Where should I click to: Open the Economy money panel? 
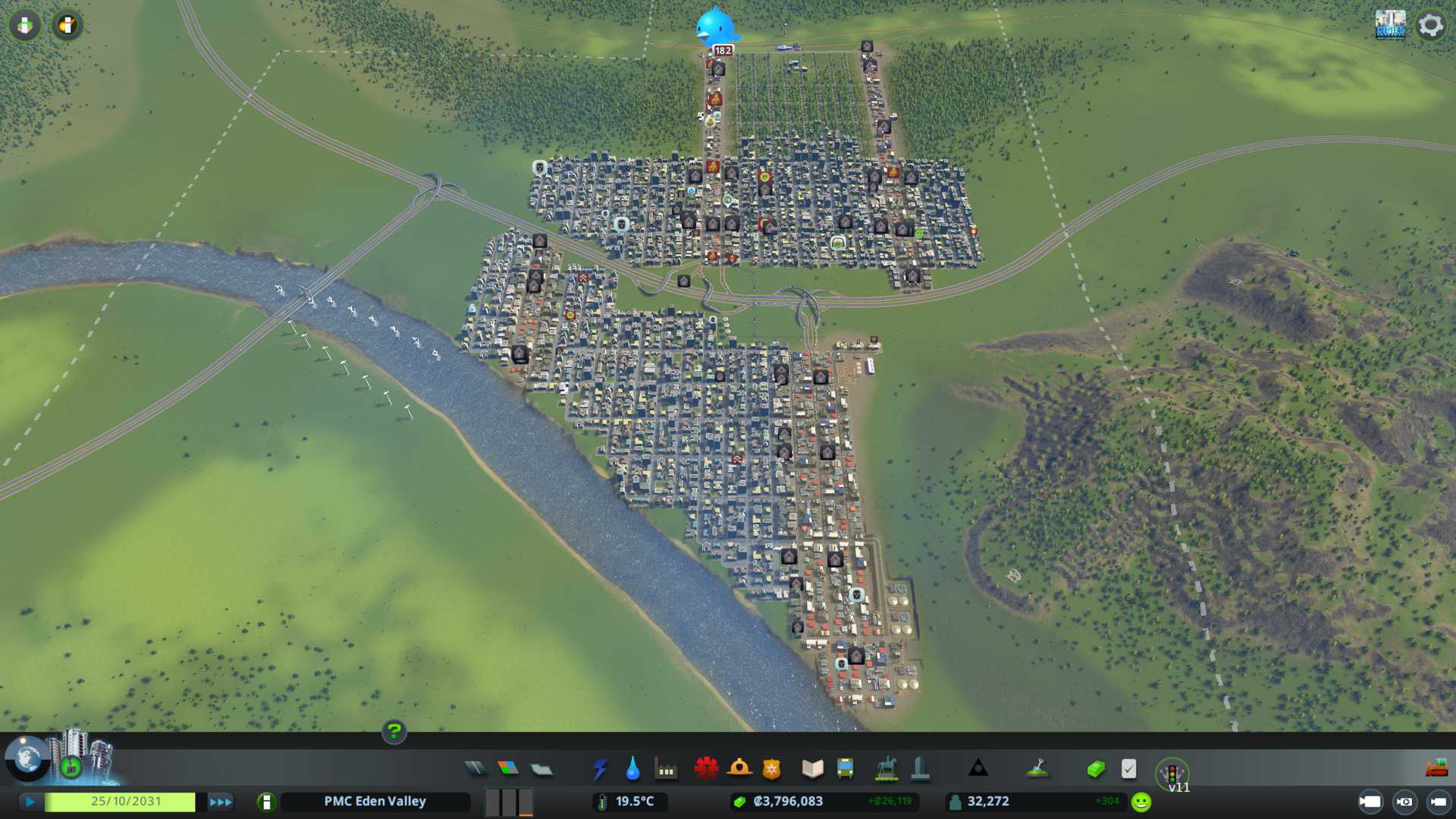pyautogui.click(x=1095, y=769)
